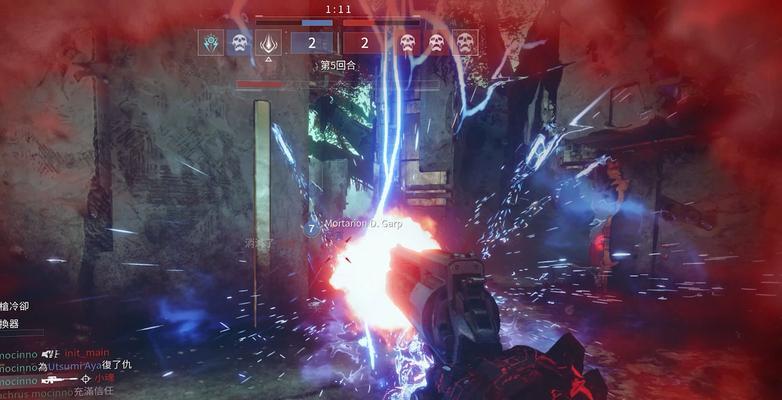The width and height of the screenshot is (782, 400).
Task: Select the teal arc emblem teammate icon
Action: 211,42
